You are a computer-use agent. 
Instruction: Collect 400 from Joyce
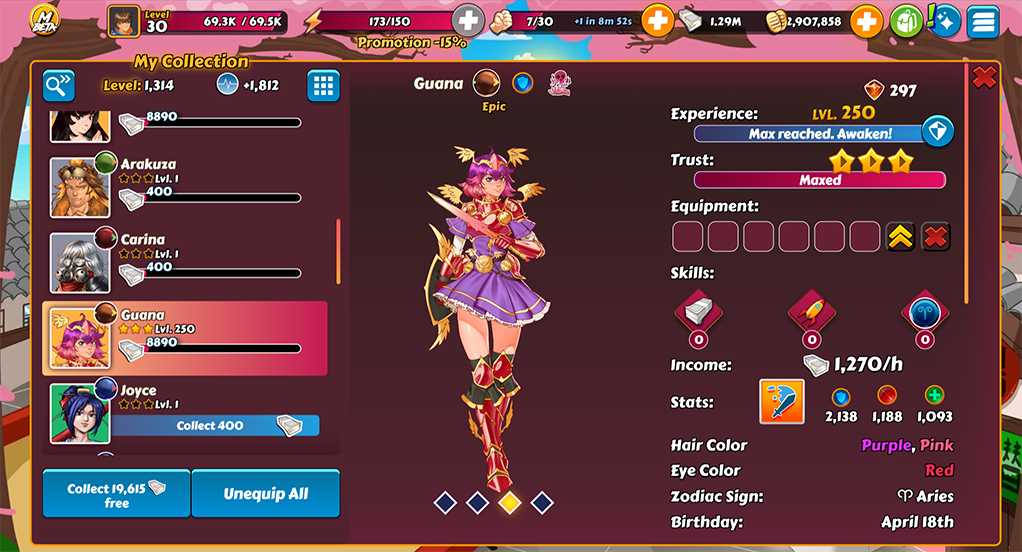point(215,426)
